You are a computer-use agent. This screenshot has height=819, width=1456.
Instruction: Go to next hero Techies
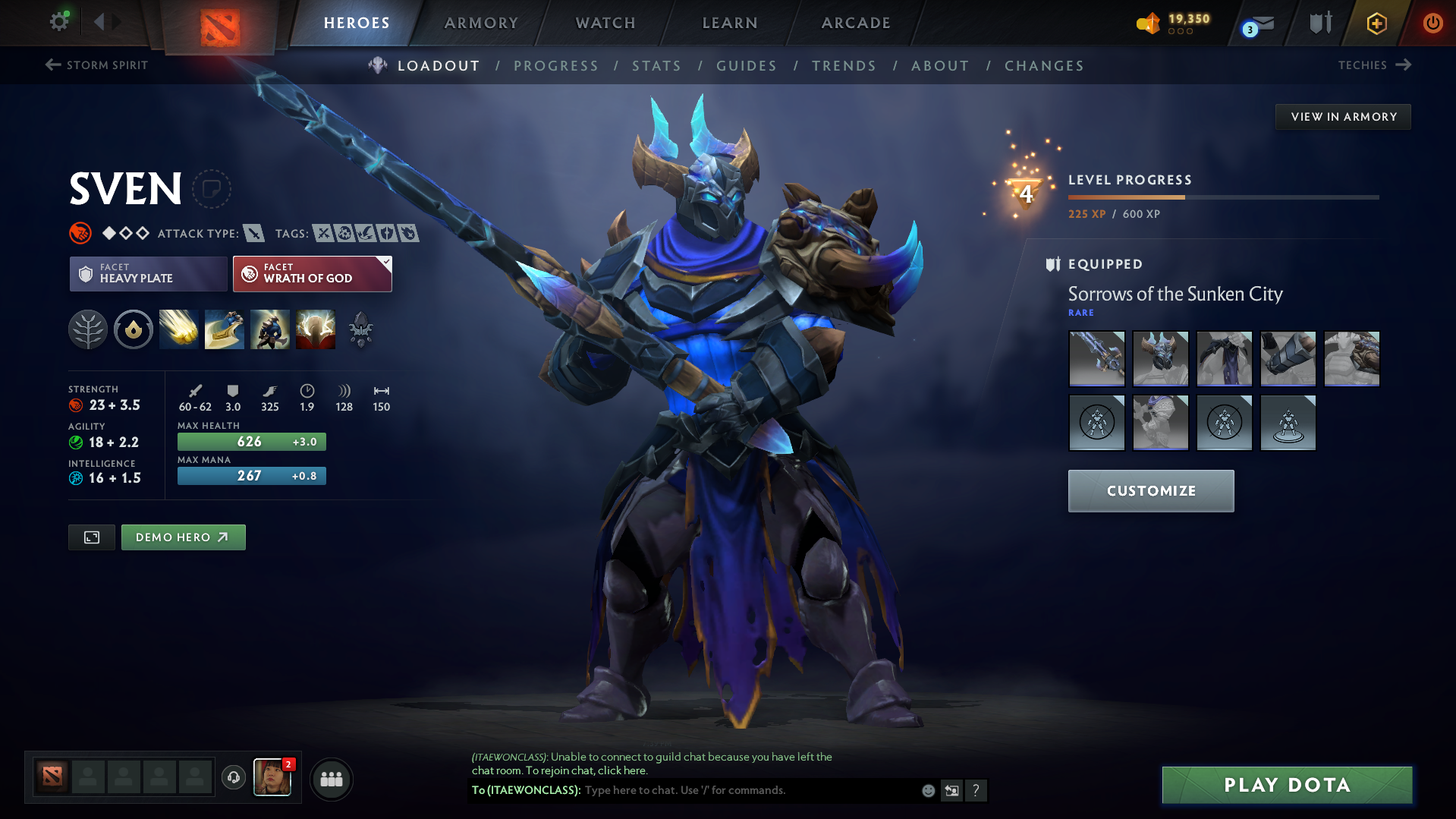tap(1374, 65)
